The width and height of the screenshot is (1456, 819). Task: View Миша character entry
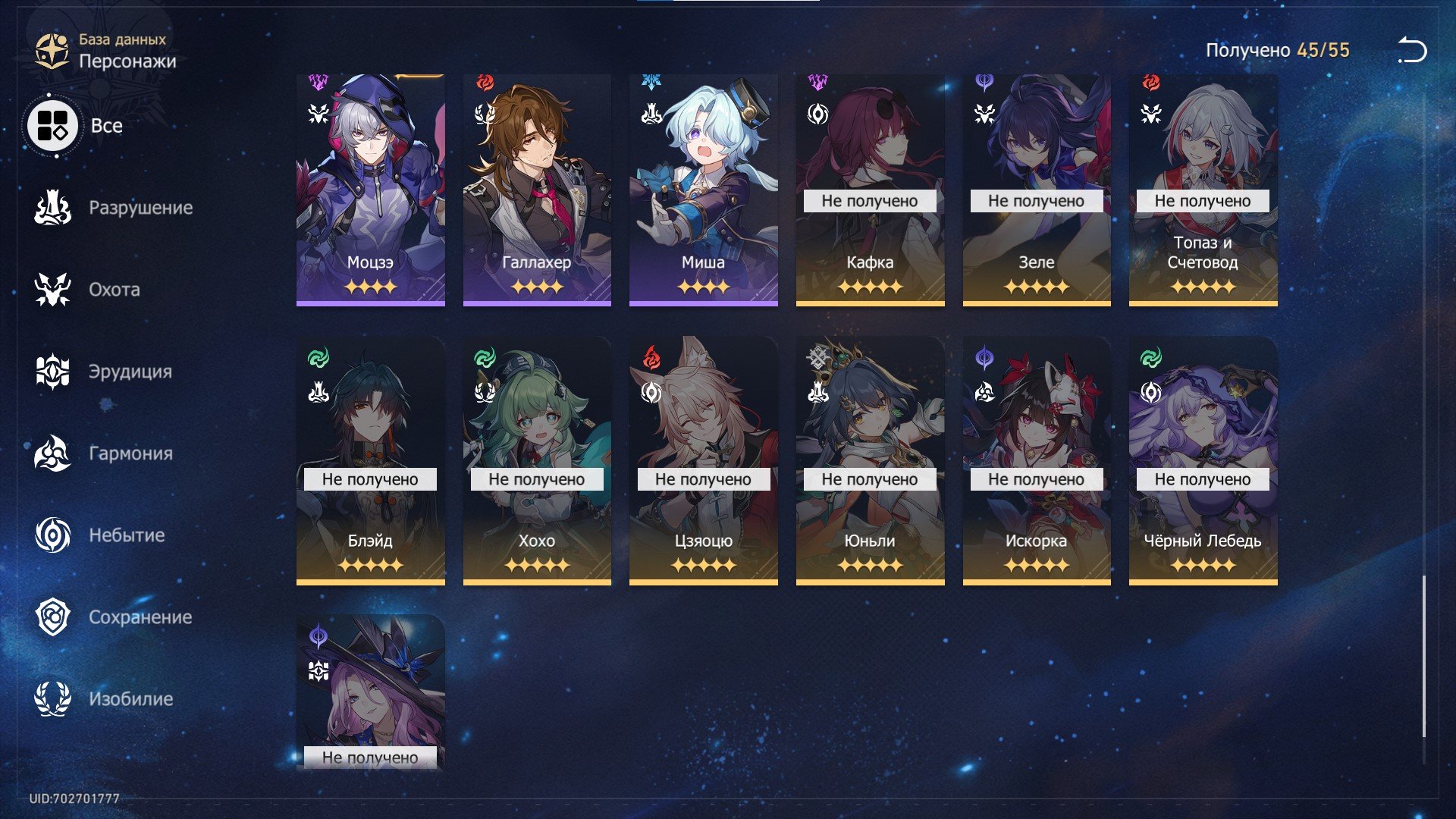703,190
